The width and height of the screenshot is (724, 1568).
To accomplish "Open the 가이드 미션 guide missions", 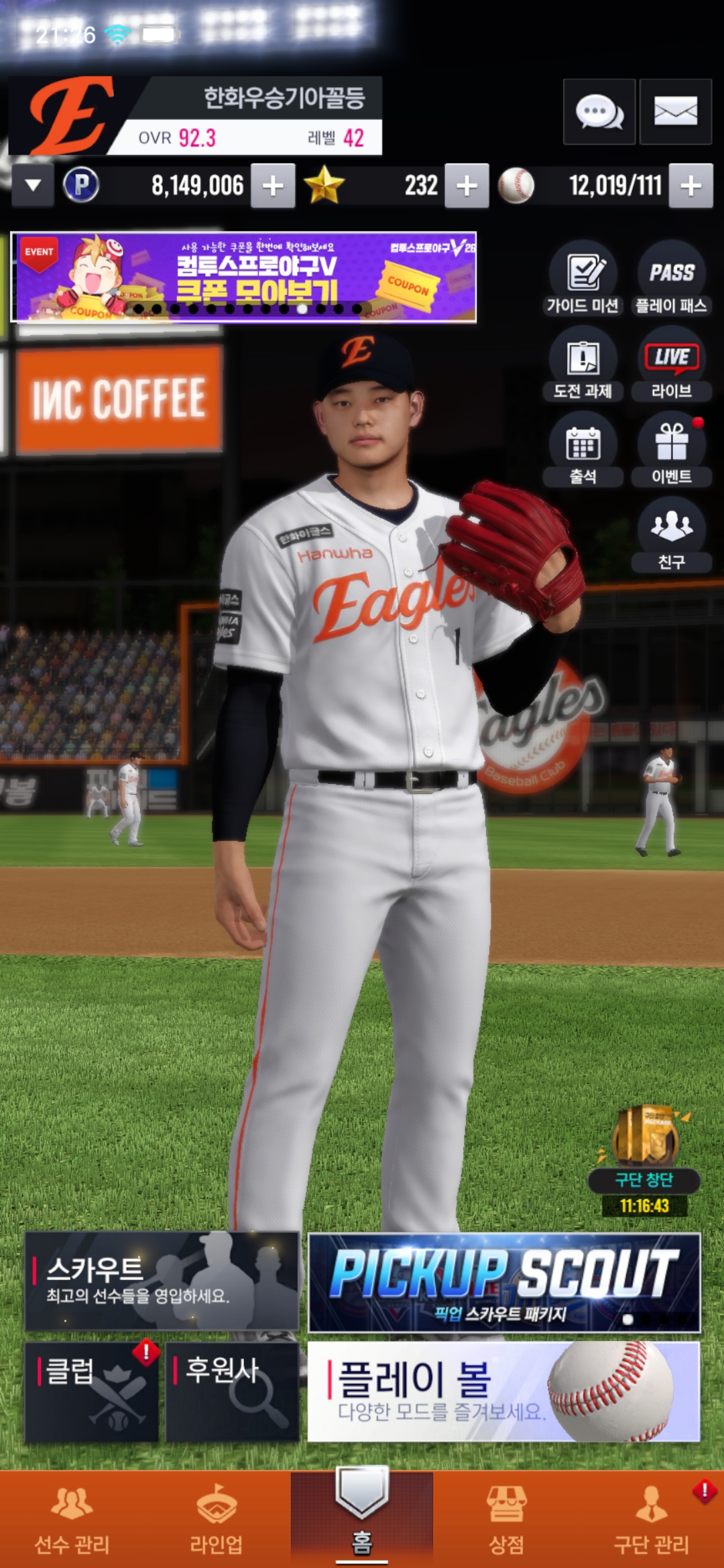I will point(583,278).
